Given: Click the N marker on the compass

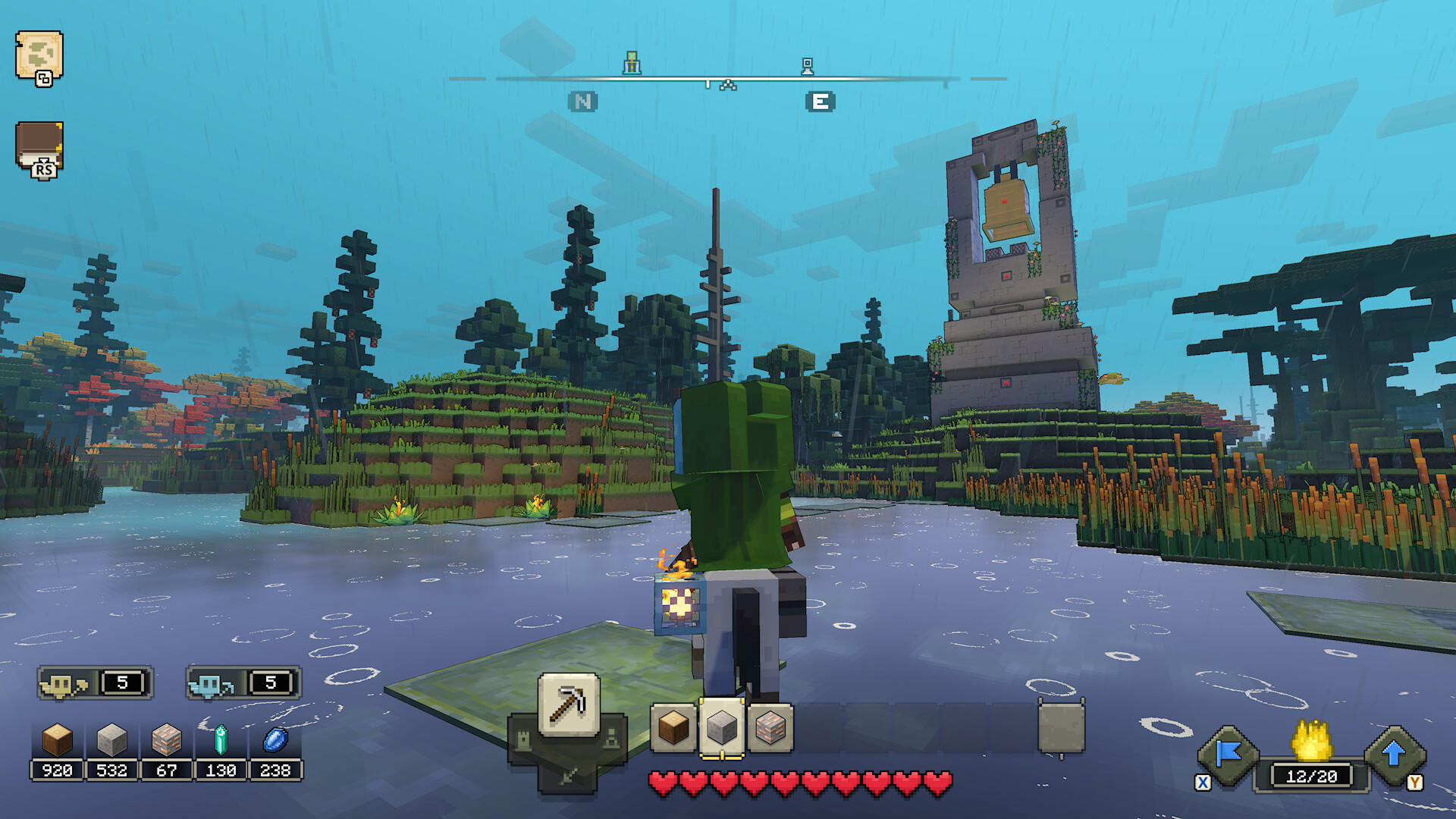Looking at the screenshot, I should (583, 100).
